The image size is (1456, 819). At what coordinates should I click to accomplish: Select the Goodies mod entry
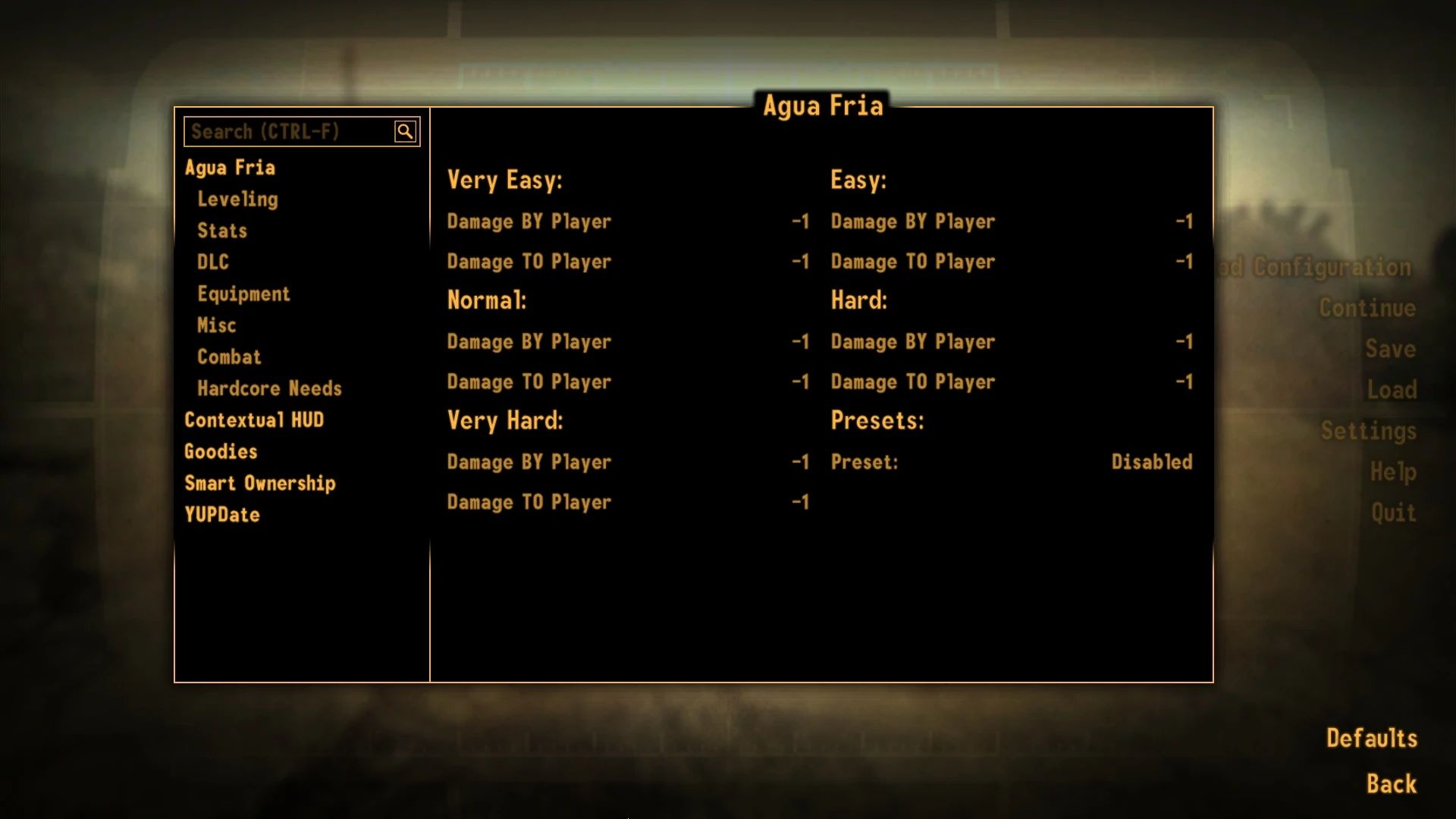(x=221, y=451)
